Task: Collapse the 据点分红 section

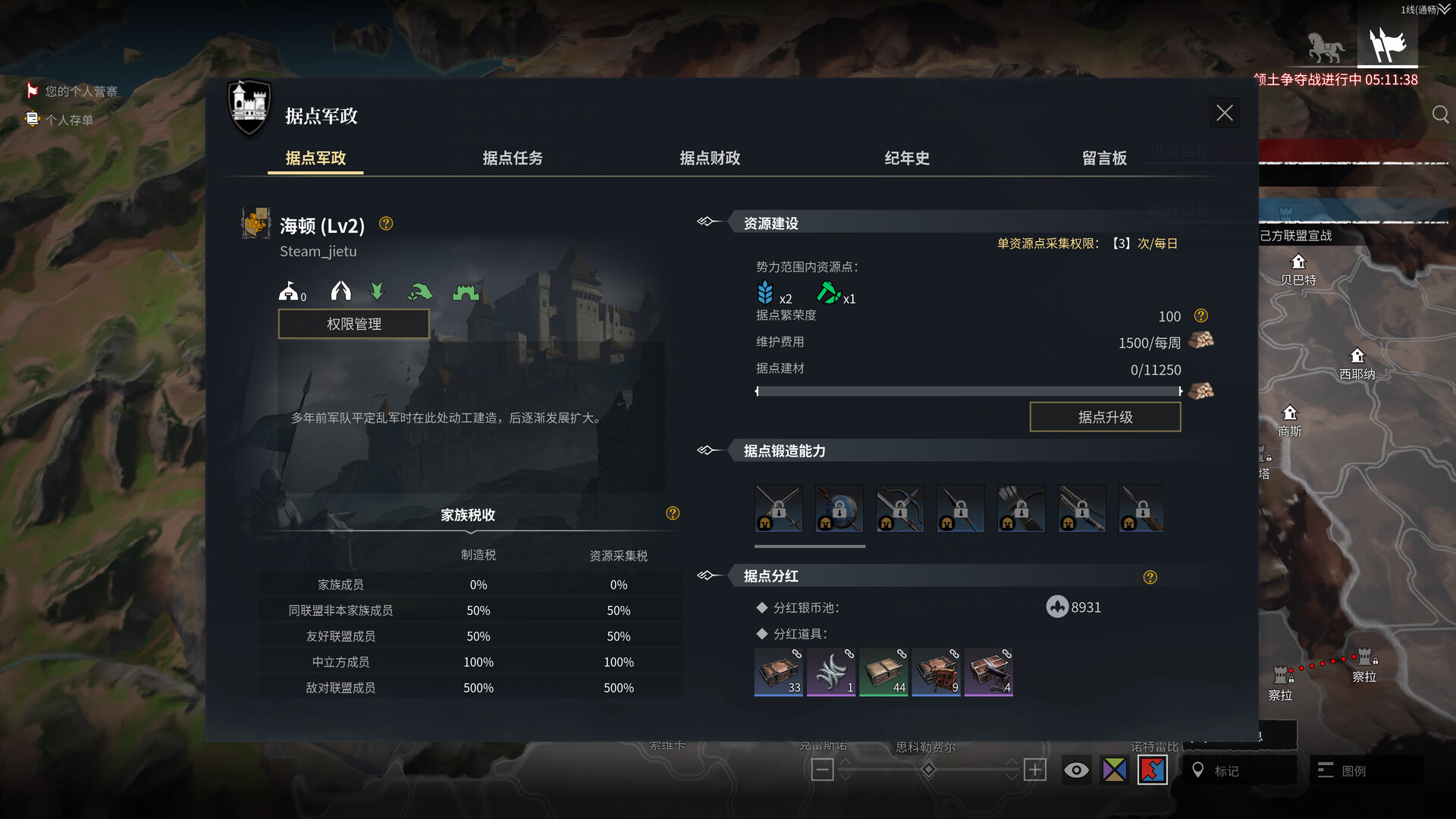Action: pos(707,575)
